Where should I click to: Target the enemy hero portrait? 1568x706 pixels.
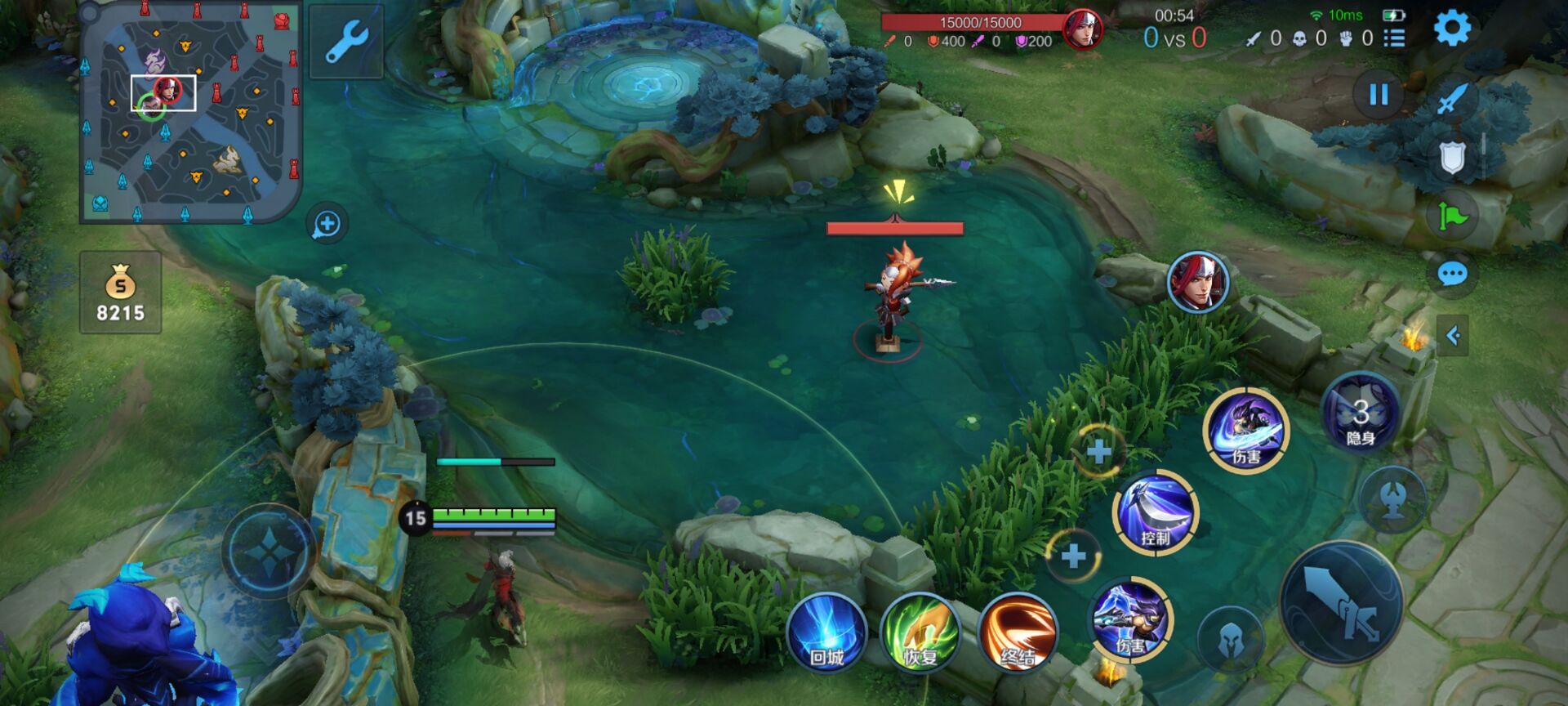point(1197,282)
